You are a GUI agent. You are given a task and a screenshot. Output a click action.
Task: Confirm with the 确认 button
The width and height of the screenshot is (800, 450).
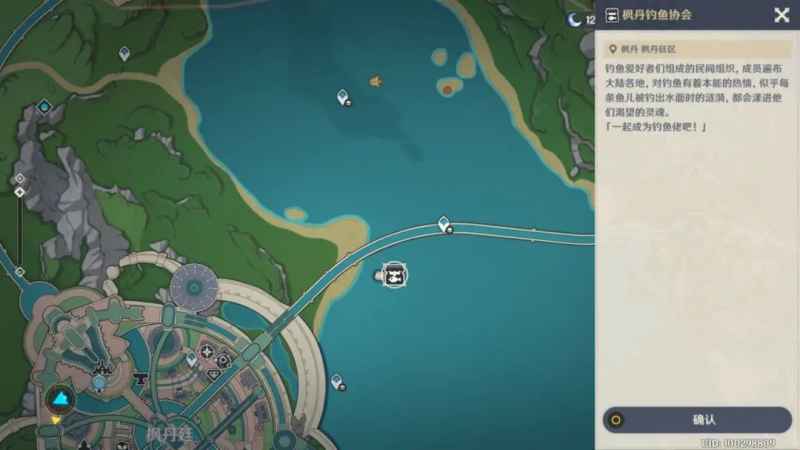point(697,420)
